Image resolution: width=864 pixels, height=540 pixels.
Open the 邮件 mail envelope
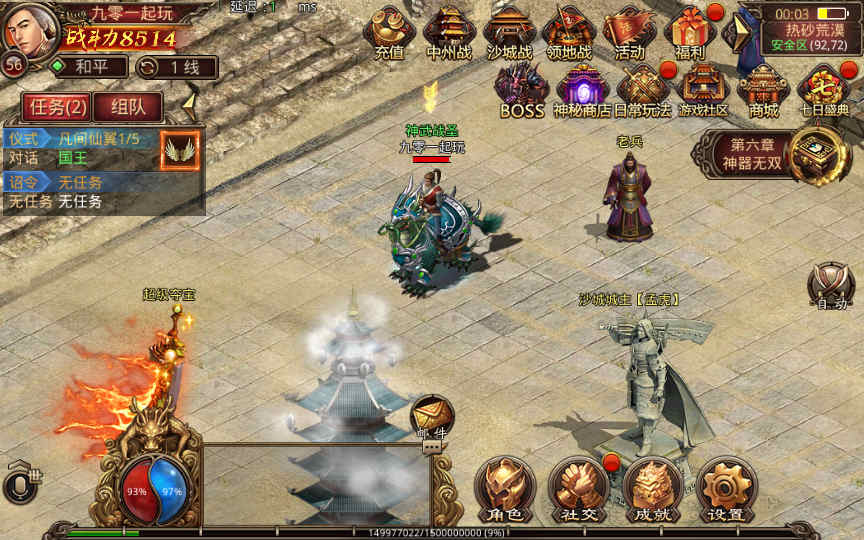[x=432, y=415]
